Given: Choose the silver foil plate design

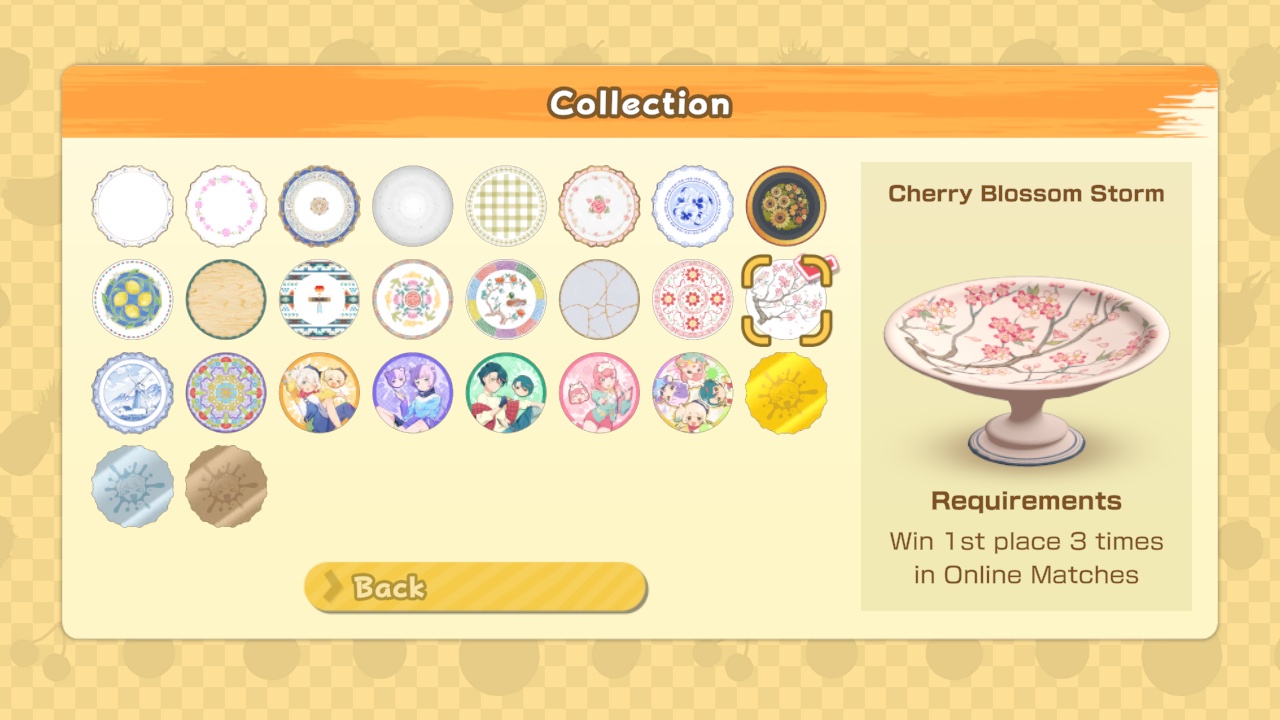Looking at the screenshot, I should 132,487.
